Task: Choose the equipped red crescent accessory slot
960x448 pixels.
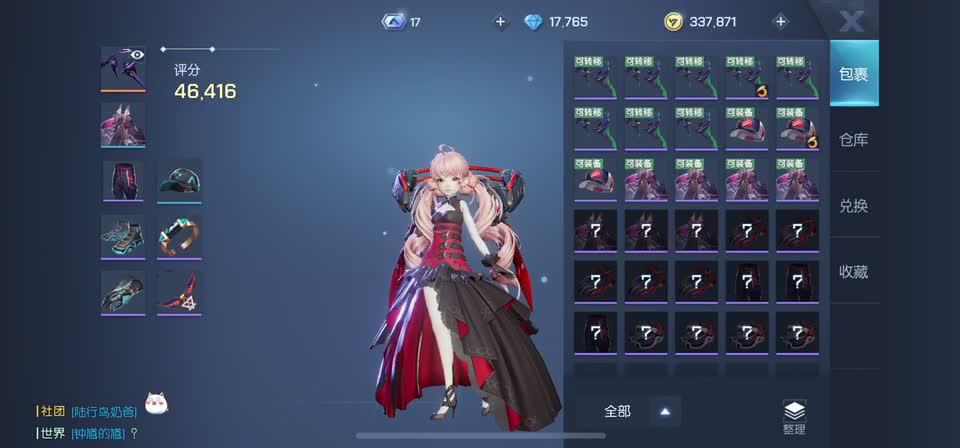Action: point(179,292)
